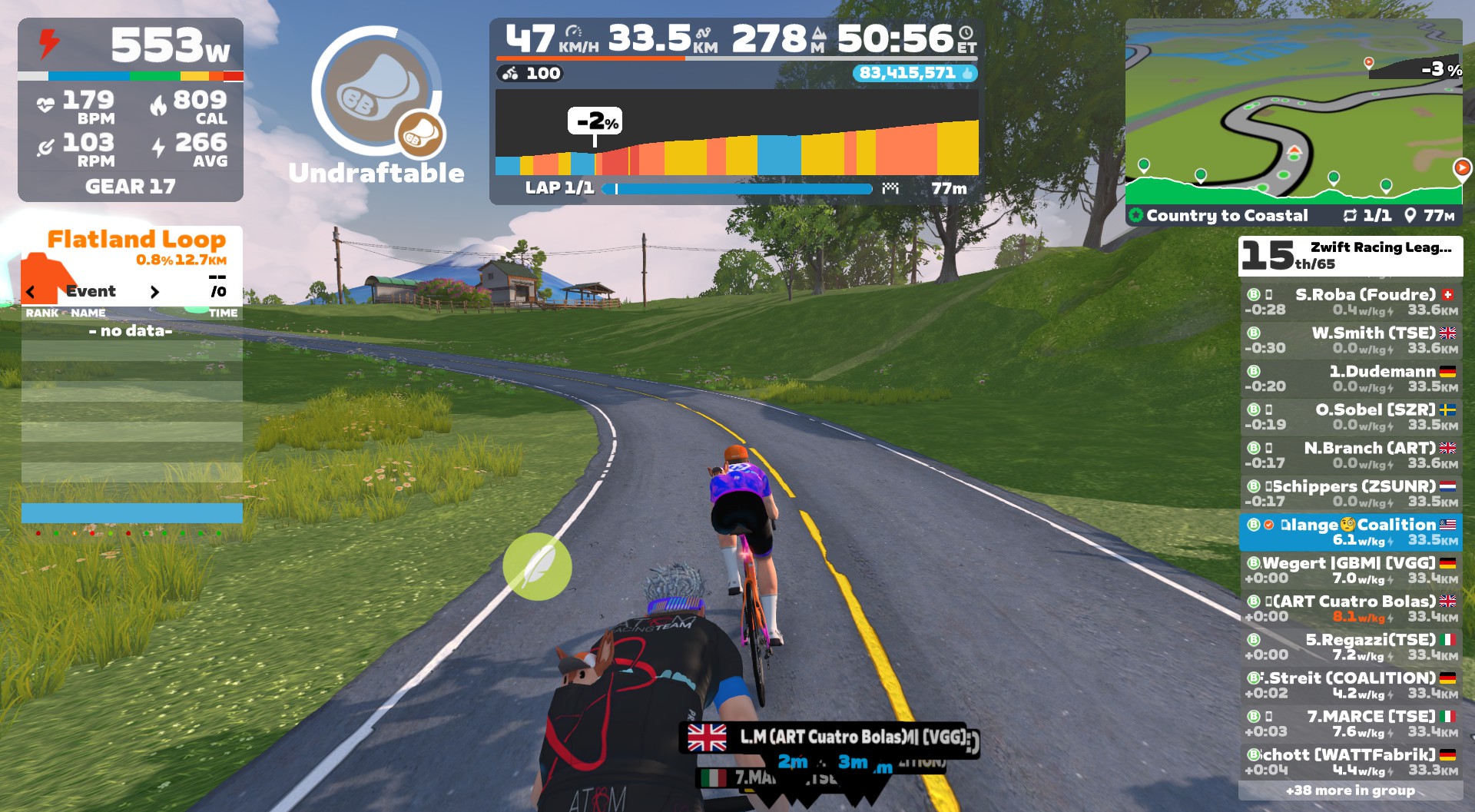
Task: Select rider S.Roba (Foudre) in list
Action: coord(1351,302)
